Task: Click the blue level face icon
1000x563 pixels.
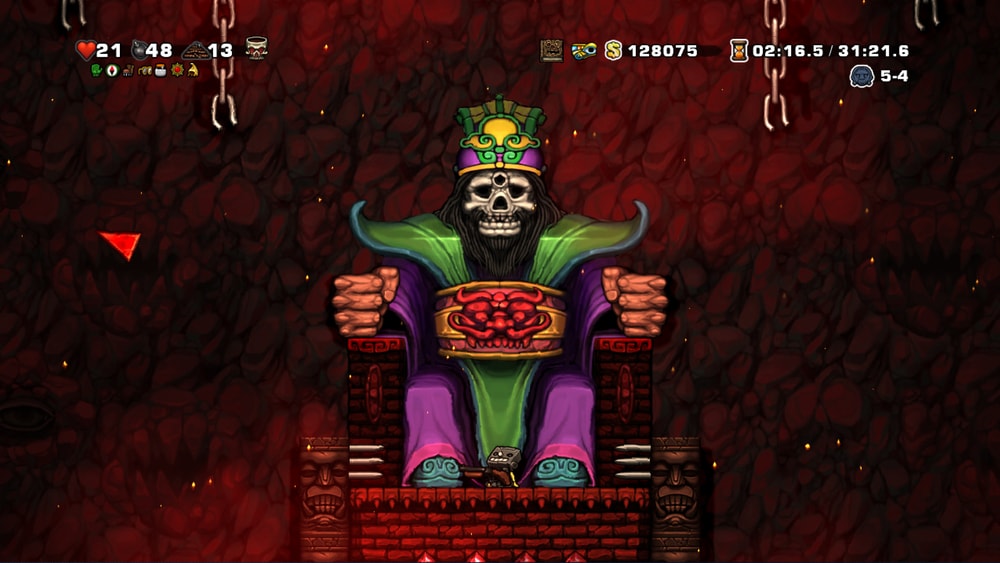Action: pyautogui.click(x=861, y=76)
